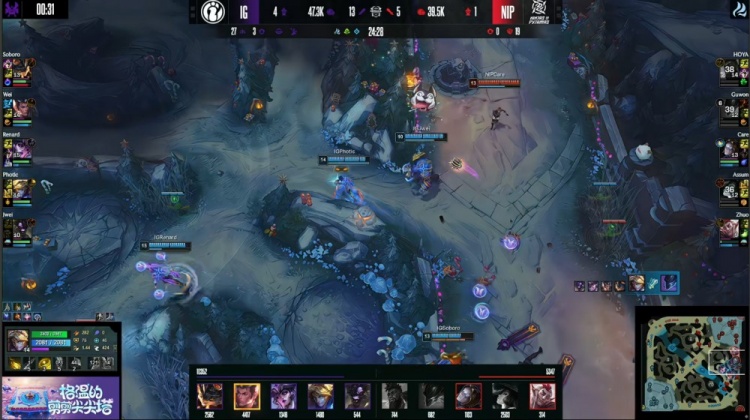Click the minimap
This screenshot has height=420, width=750.
coord(692,362)
